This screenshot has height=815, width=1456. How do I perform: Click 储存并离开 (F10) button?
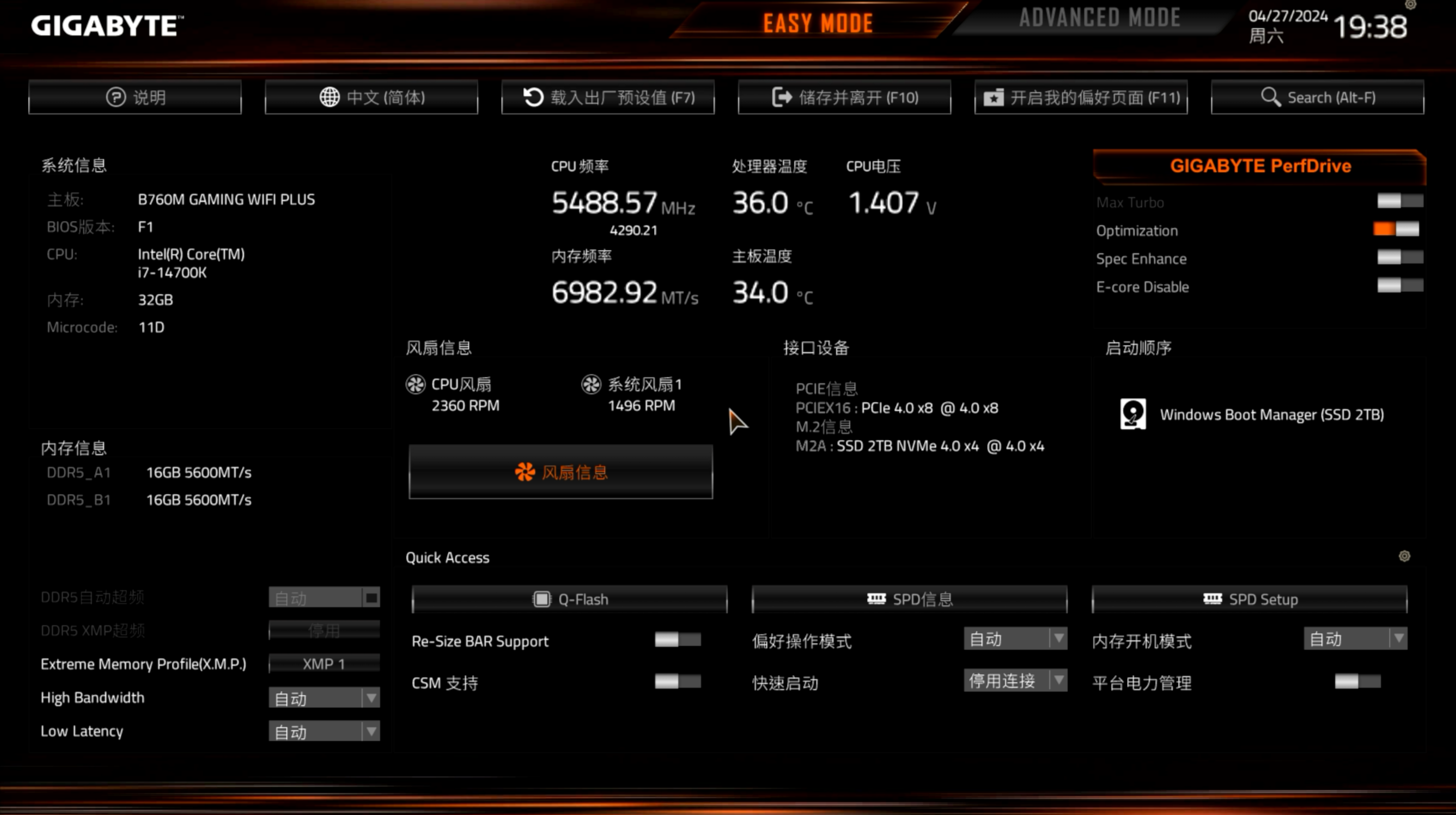click(844, 97)
